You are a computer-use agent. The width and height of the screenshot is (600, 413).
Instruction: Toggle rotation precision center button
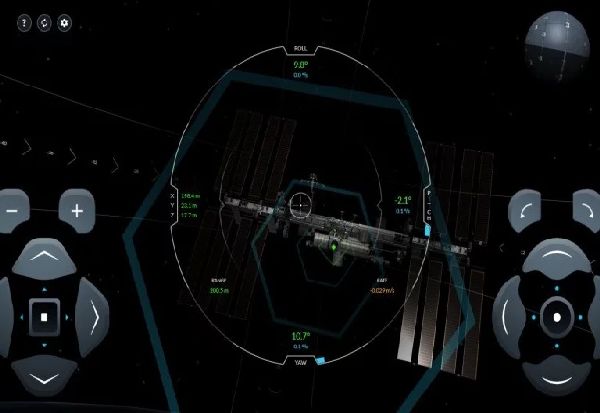(x=557, y=319)
